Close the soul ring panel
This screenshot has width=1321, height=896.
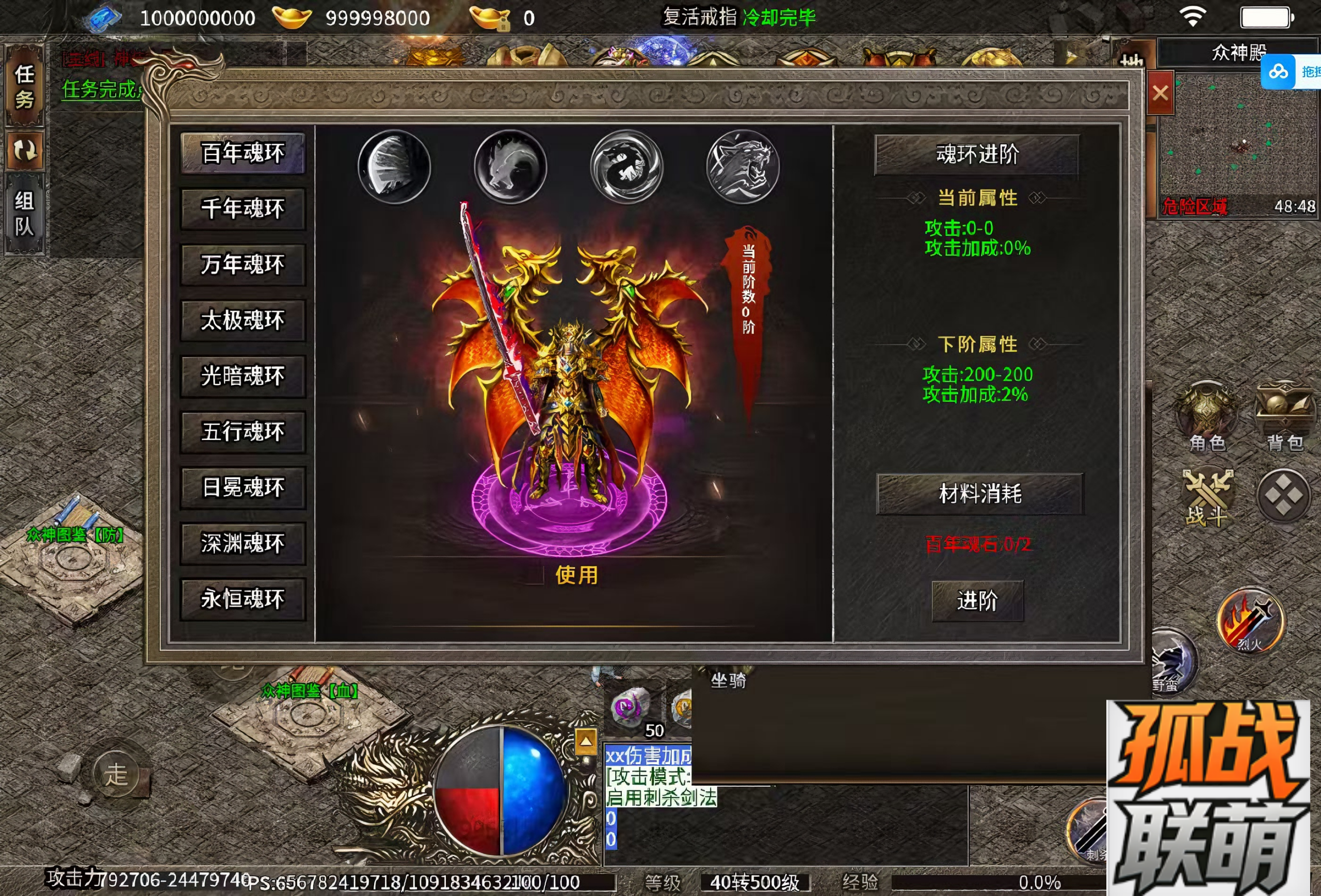click(x=1160, y=93)
